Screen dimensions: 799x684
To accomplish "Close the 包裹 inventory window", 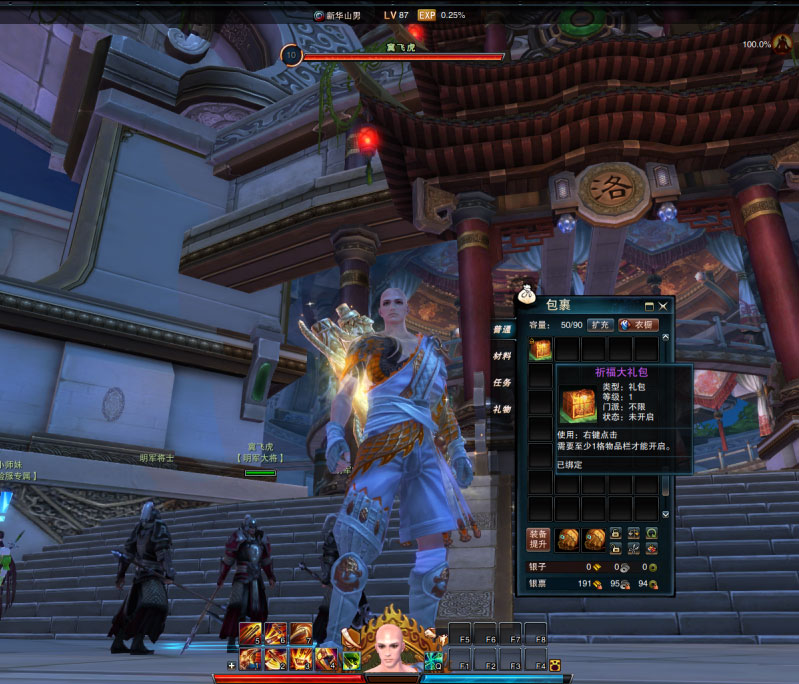I will click(x=663, y=306).
